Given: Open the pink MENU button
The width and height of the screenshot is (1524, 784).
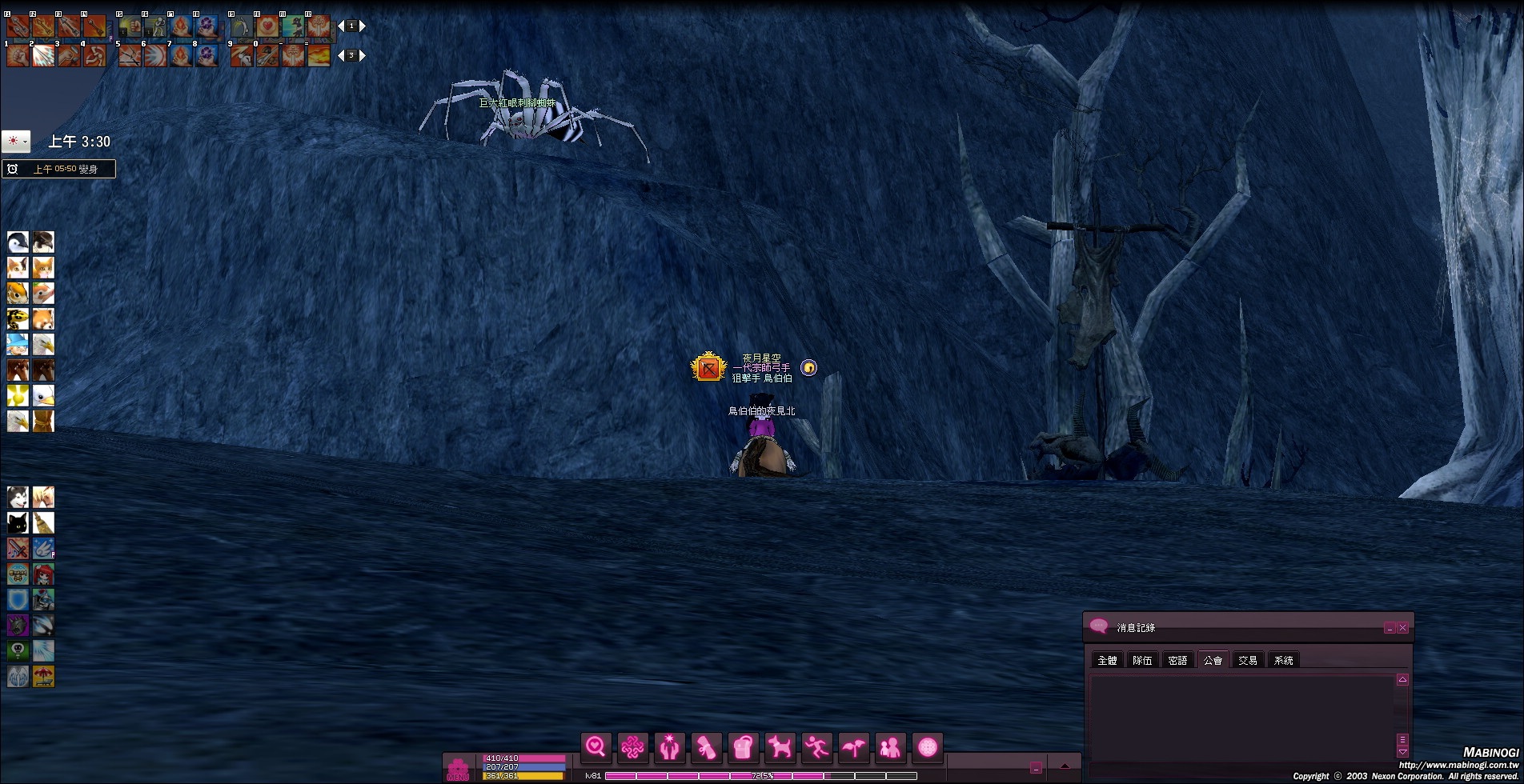Looking at the screenshot, I should pos(458,769).
